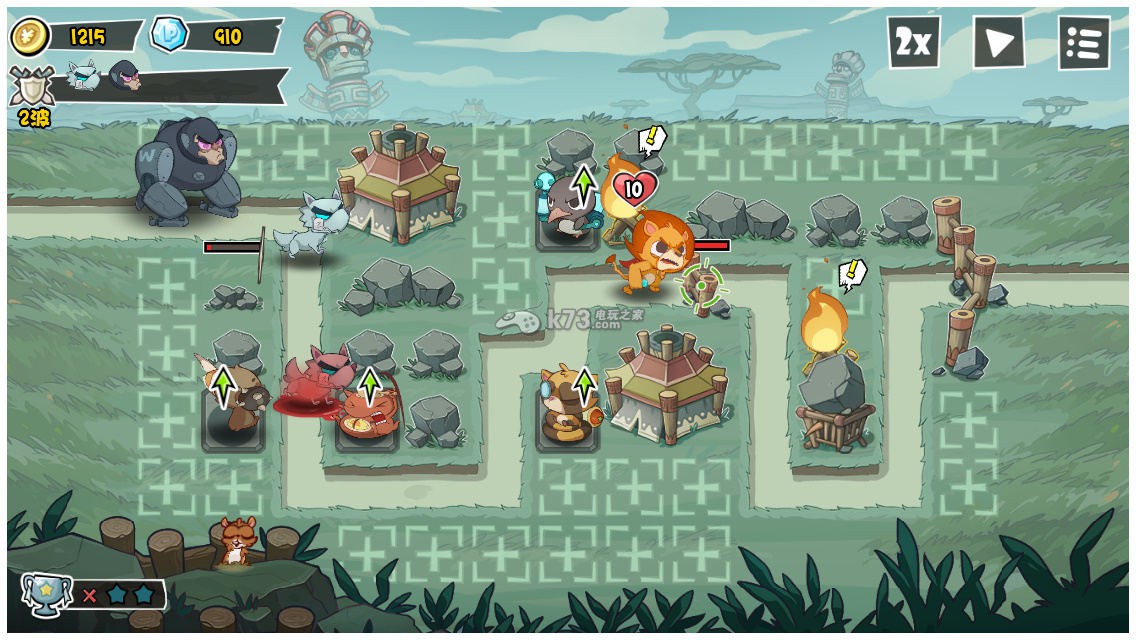
Task: Start the wave with the play button
Action: tap(998, 42)
